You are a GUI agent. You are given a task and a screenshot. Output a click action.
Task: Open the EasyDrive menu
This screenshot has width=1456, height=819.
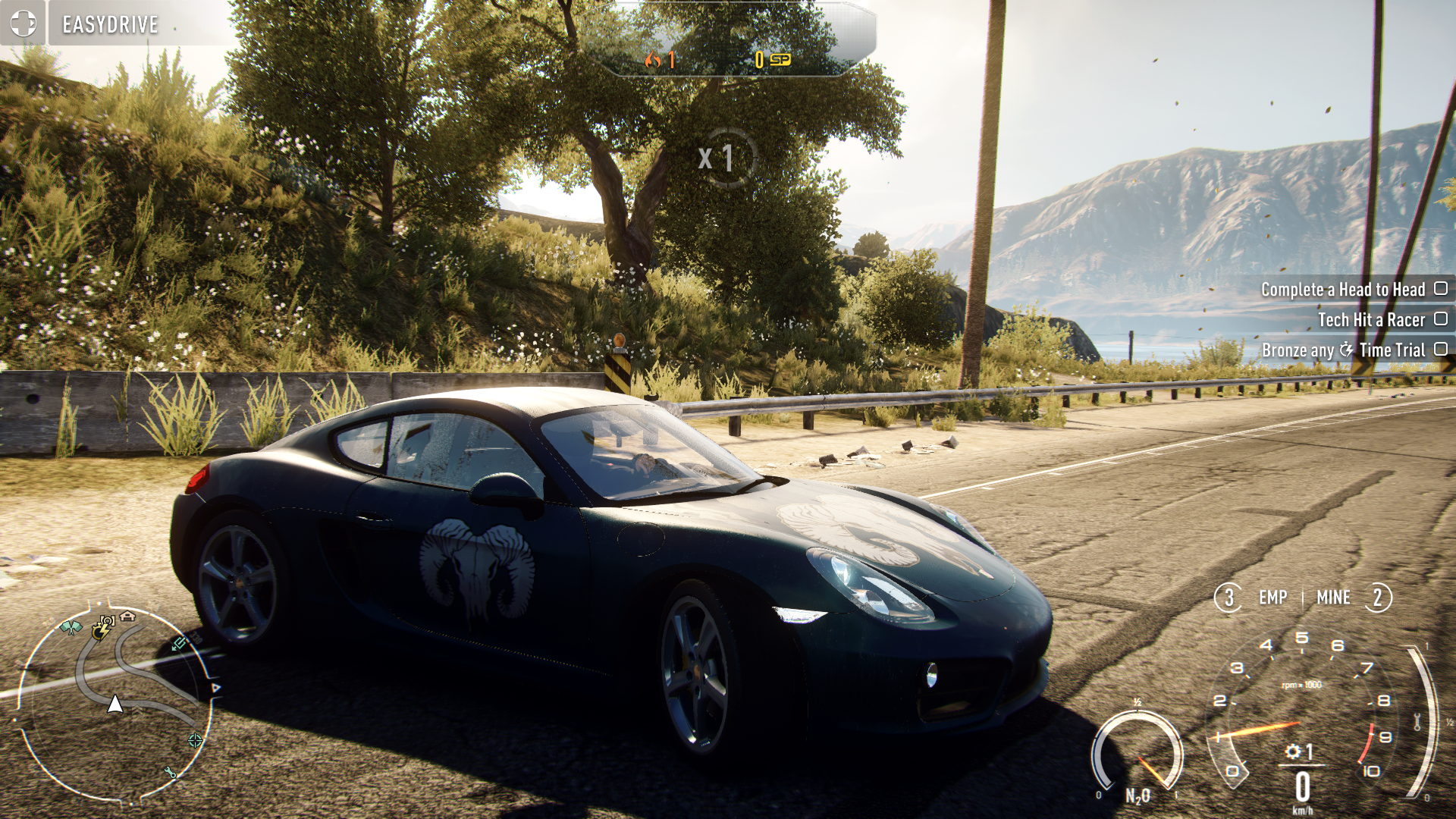[x=111, y=24]
